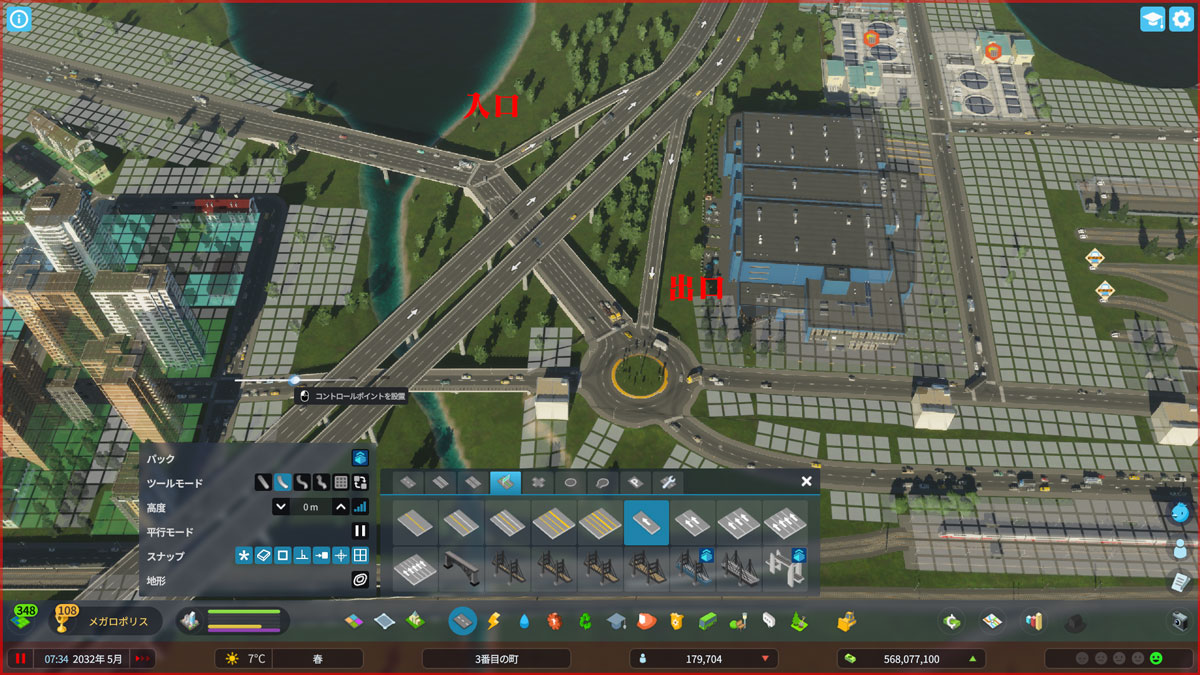Viewport: 1200px width, 675px height.
Task: Open the settings gear menu
Action: pyautogui.click(x=1181, y=19)
